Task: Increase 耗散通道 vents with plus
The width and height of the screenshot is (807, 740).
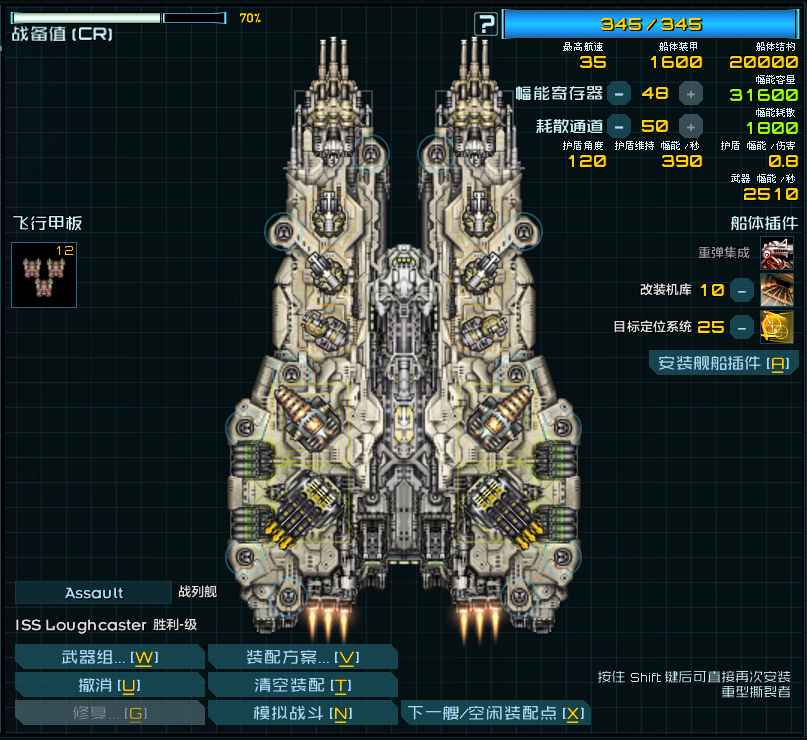Action: coord(690,126)
